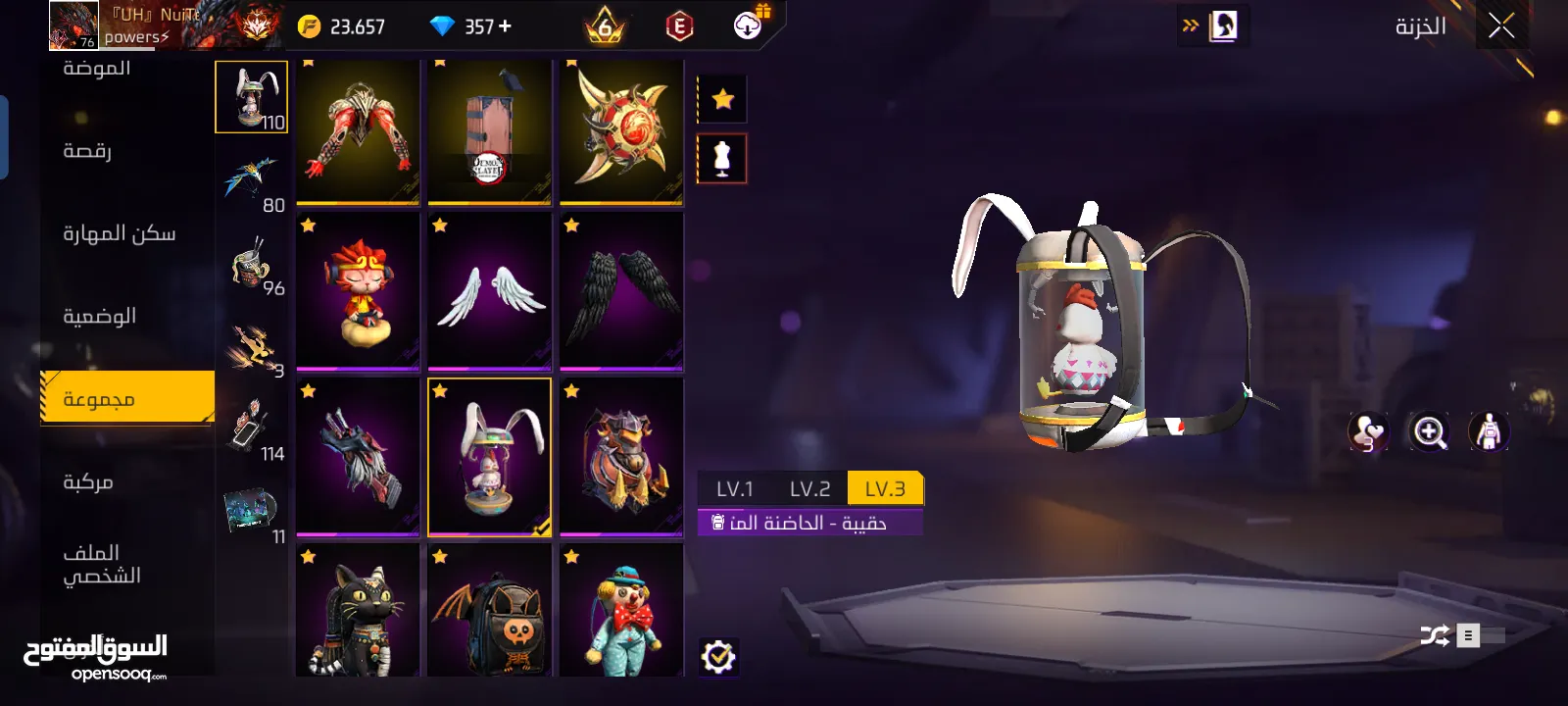Switch to the رقصة emote category

coord(87,151)
